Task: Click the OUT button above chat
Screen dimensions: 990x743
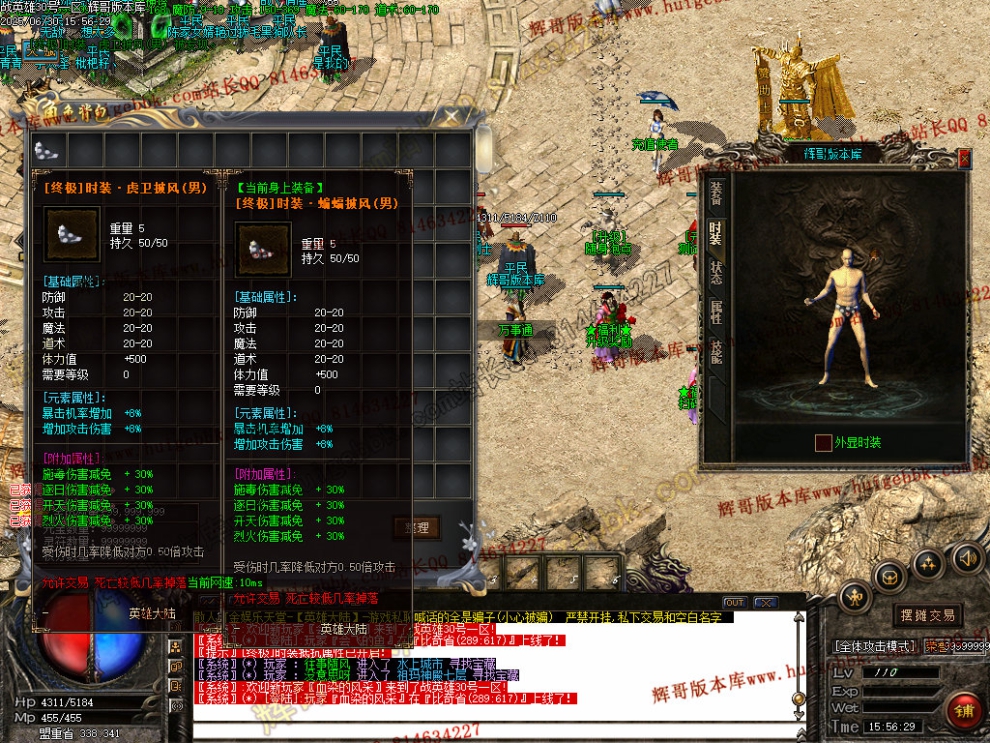Action: coord(734,602)
